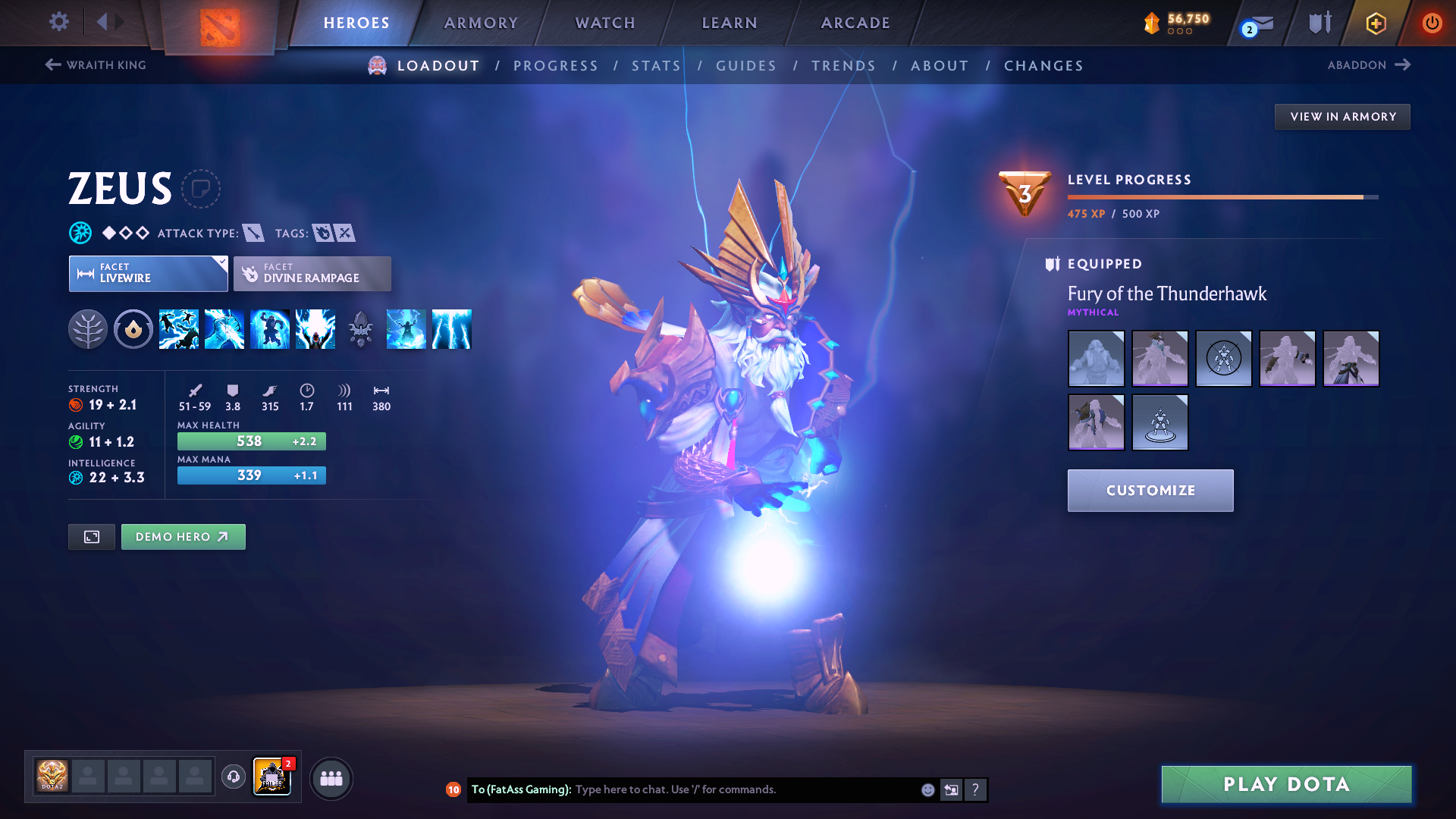The image size is (1456, 819).
Task: Launch the Demo Hero mode
Action: [183, 537]
